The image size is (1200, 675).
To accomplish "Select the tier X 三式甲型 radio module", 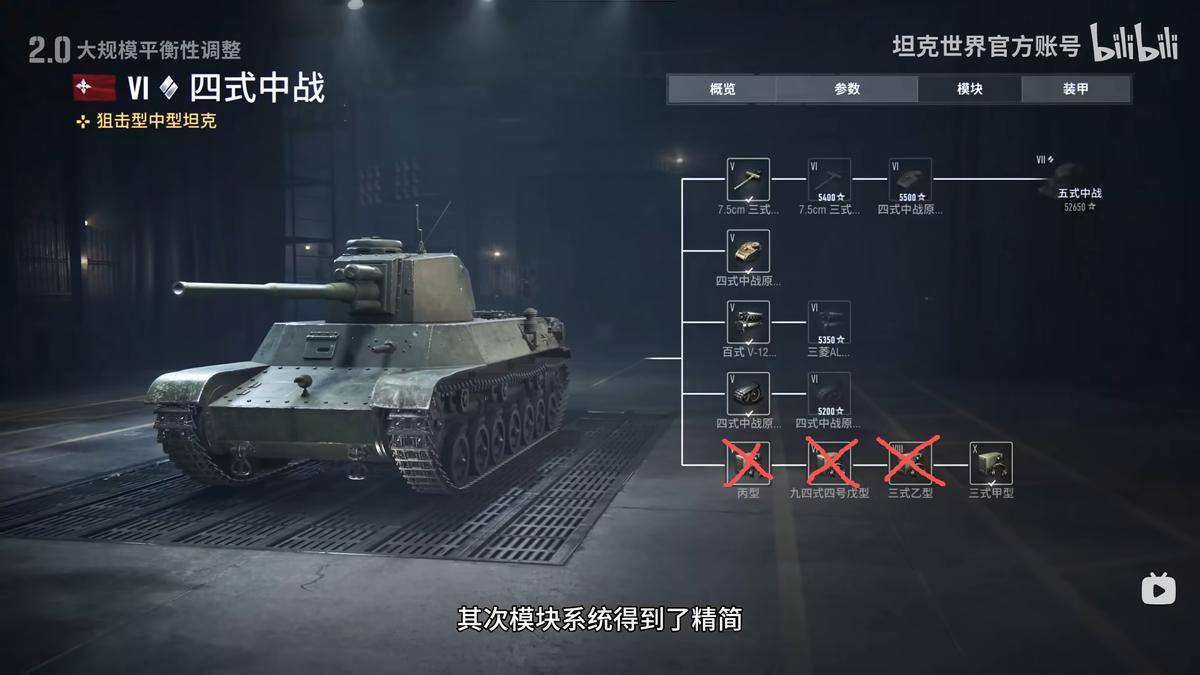I will pyautogui.click(x=991, y=463).
